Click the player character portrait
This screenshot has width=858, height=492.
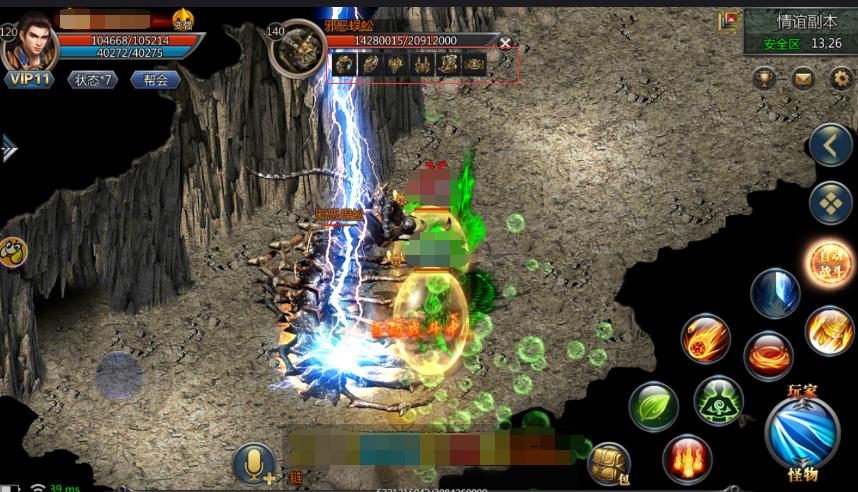28,42
